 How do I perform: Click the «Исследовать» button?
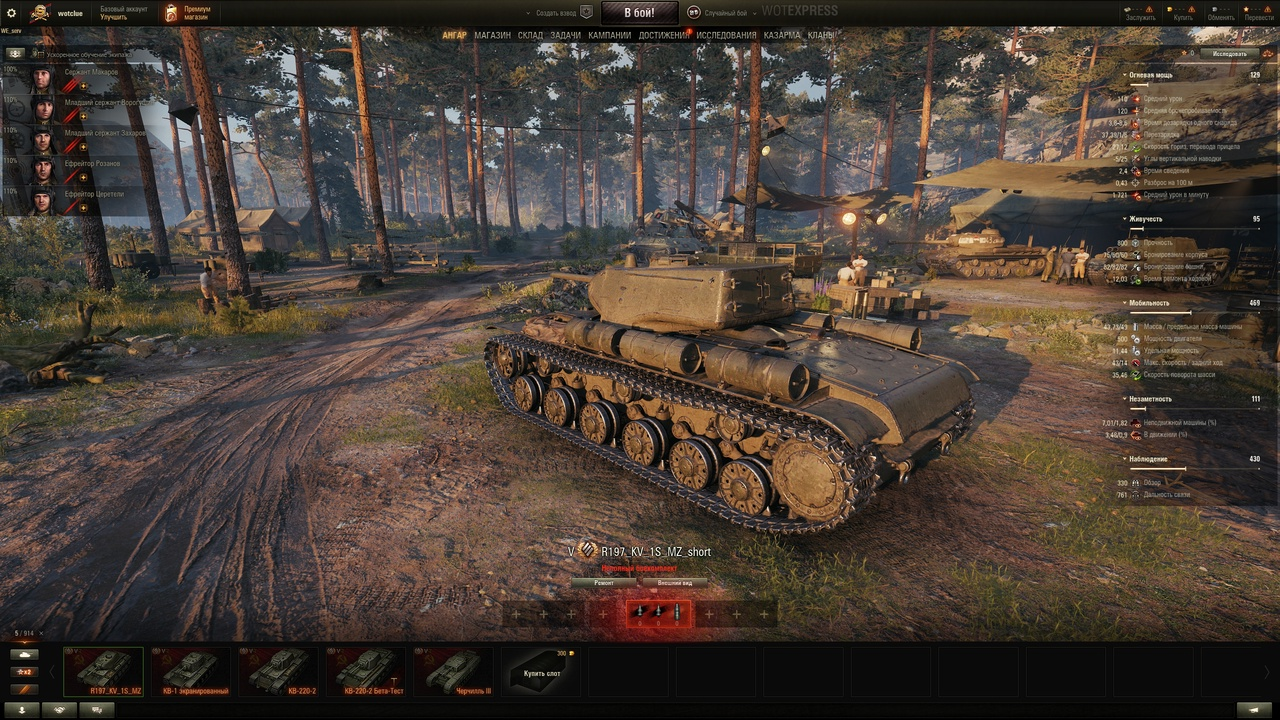(x=1229, y=53)
